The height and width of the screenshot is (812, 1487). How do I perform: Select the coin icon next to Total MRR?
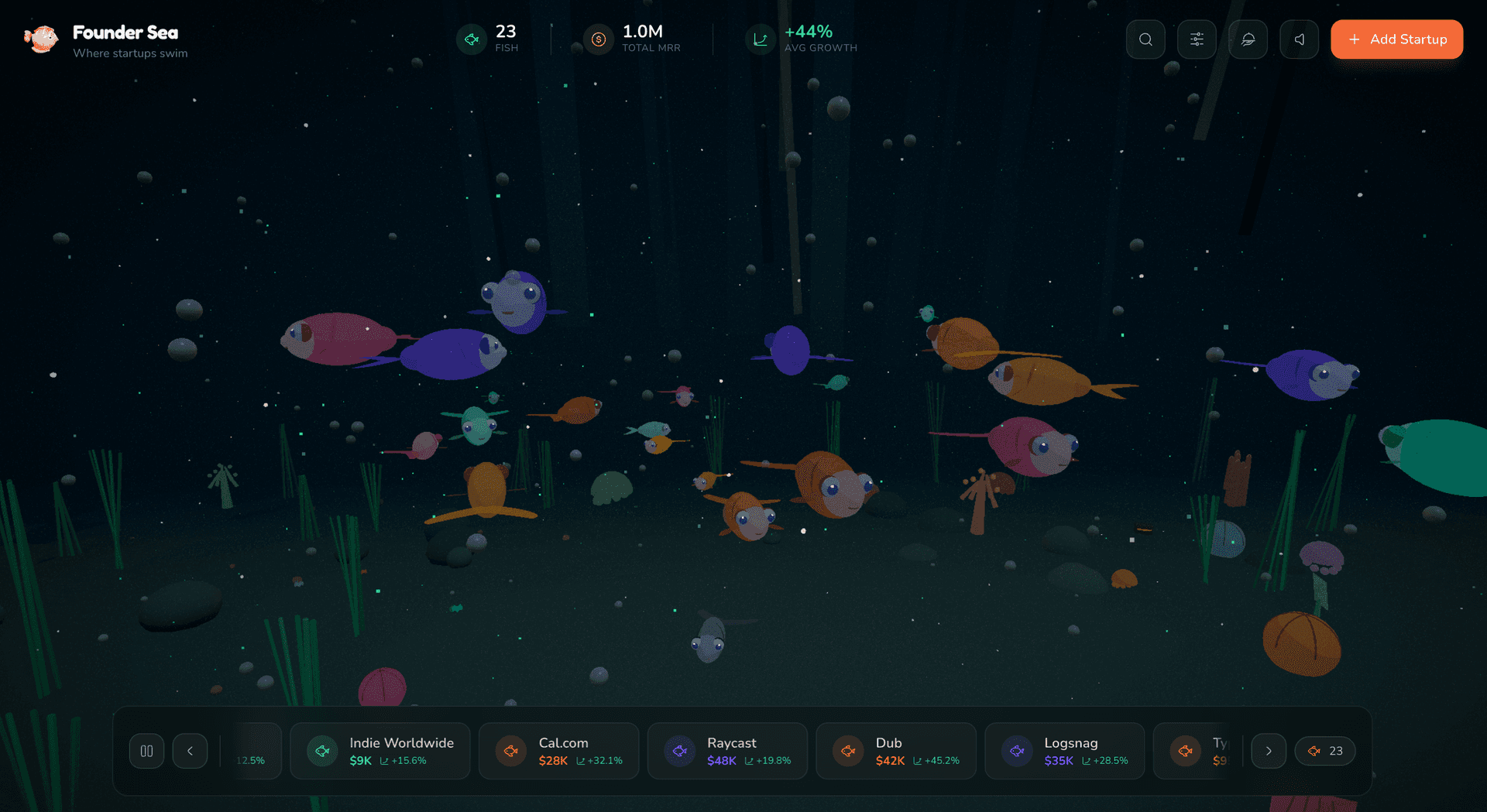point(597,39)
